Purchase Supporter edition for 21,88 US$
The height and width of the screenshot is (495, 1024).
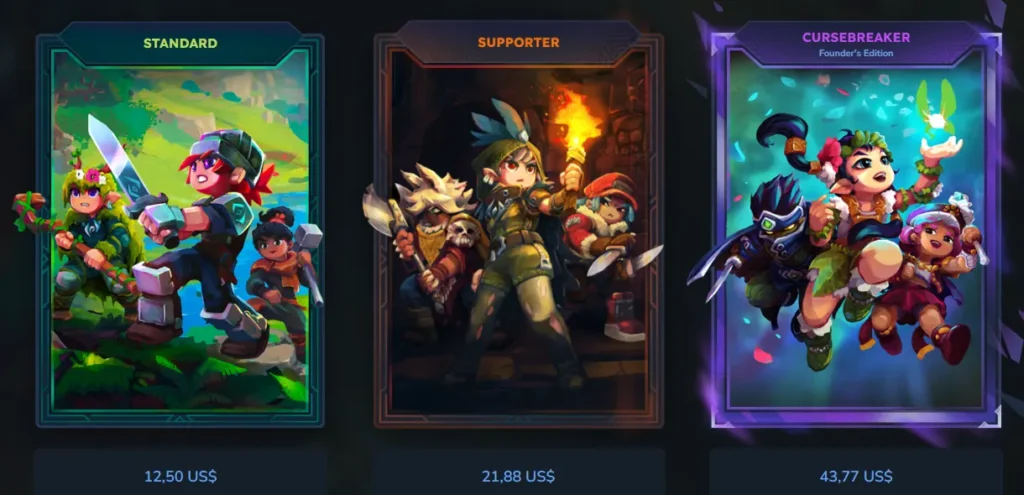pyautogui.click(x=518, y=475)
